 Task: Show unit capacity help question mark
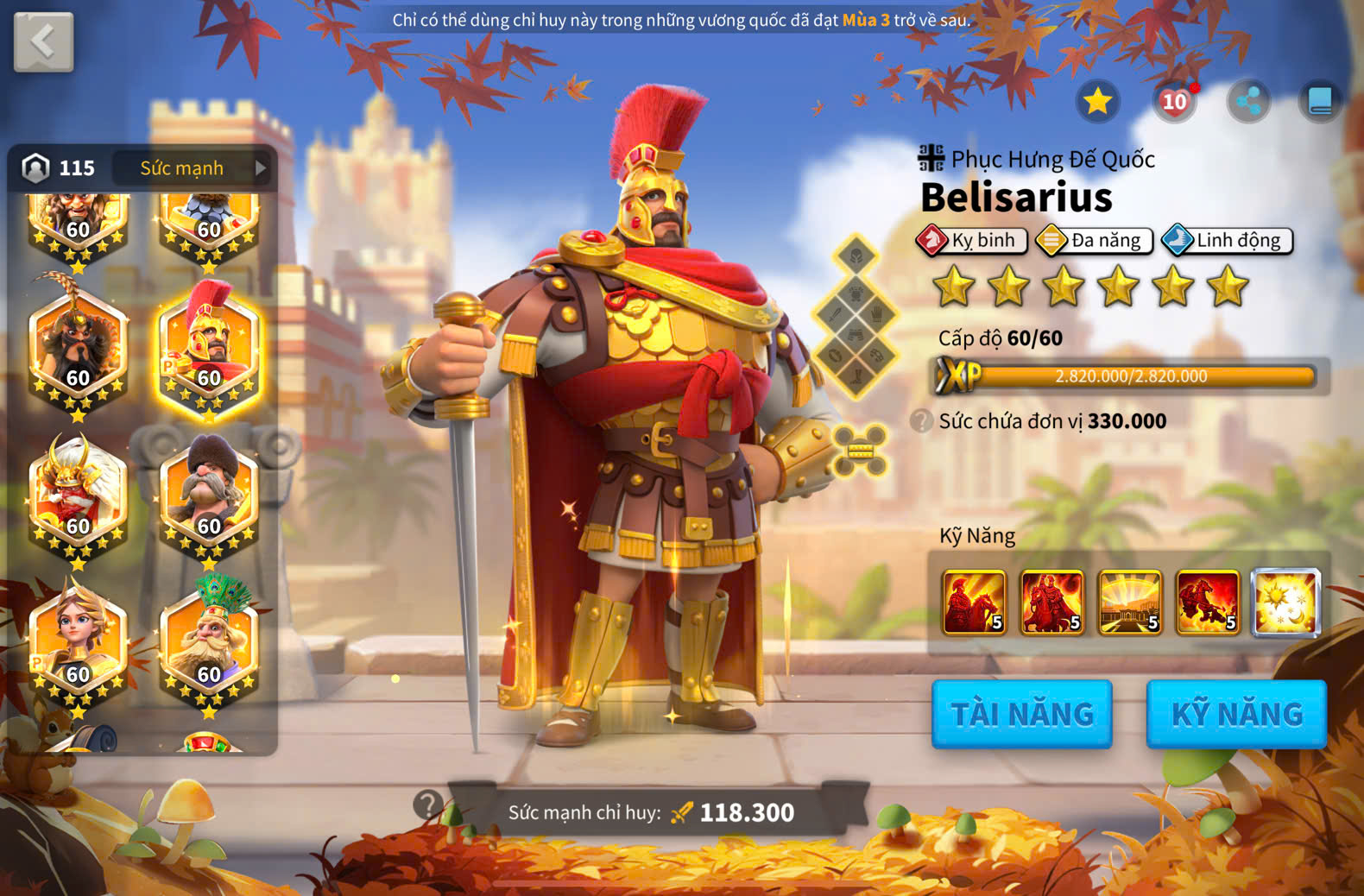click(x=922, y=421)
